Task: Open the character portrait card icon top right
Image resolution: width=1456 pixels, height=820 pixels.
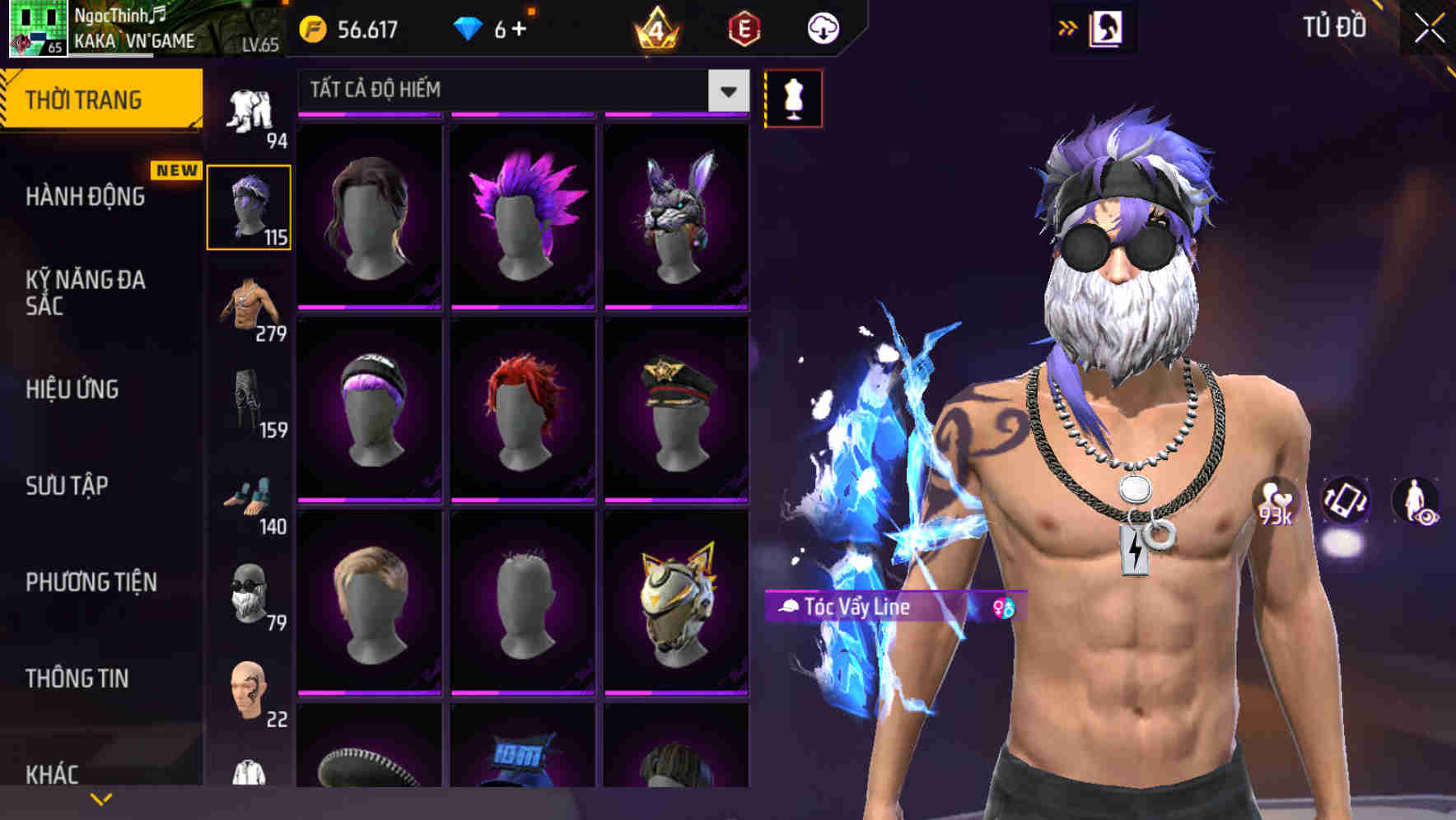Action: pyautogui.click(x=1108, y=27)
